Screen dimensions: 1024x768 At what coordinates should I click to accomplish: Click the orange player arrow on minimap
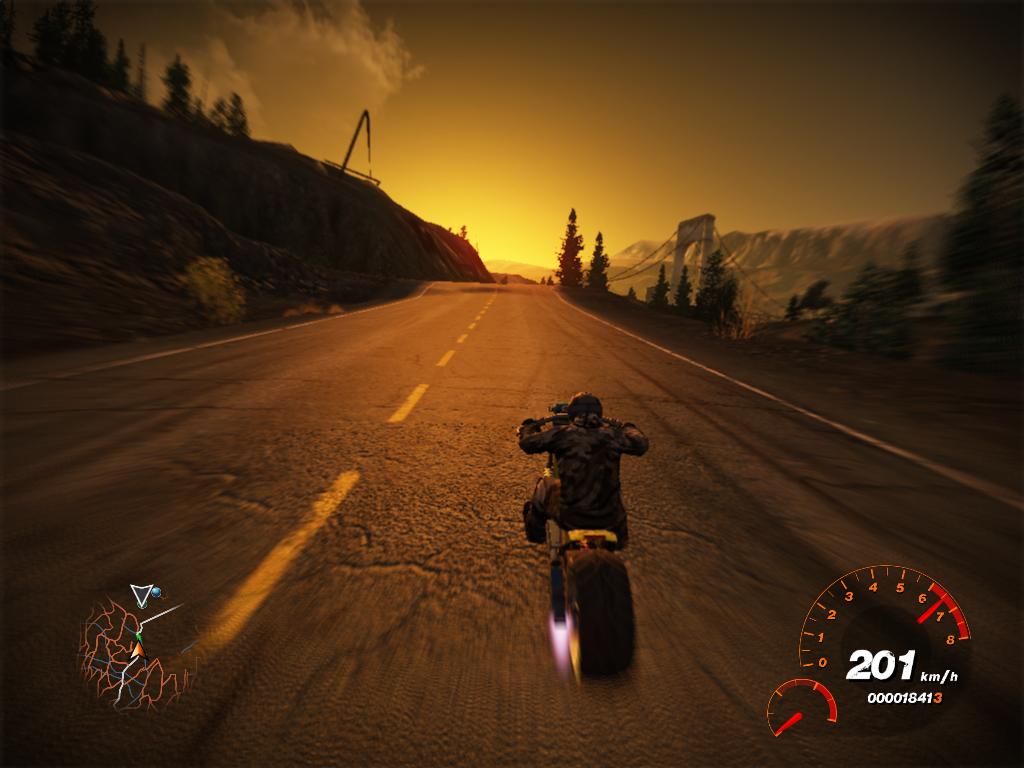pos(138,651)
